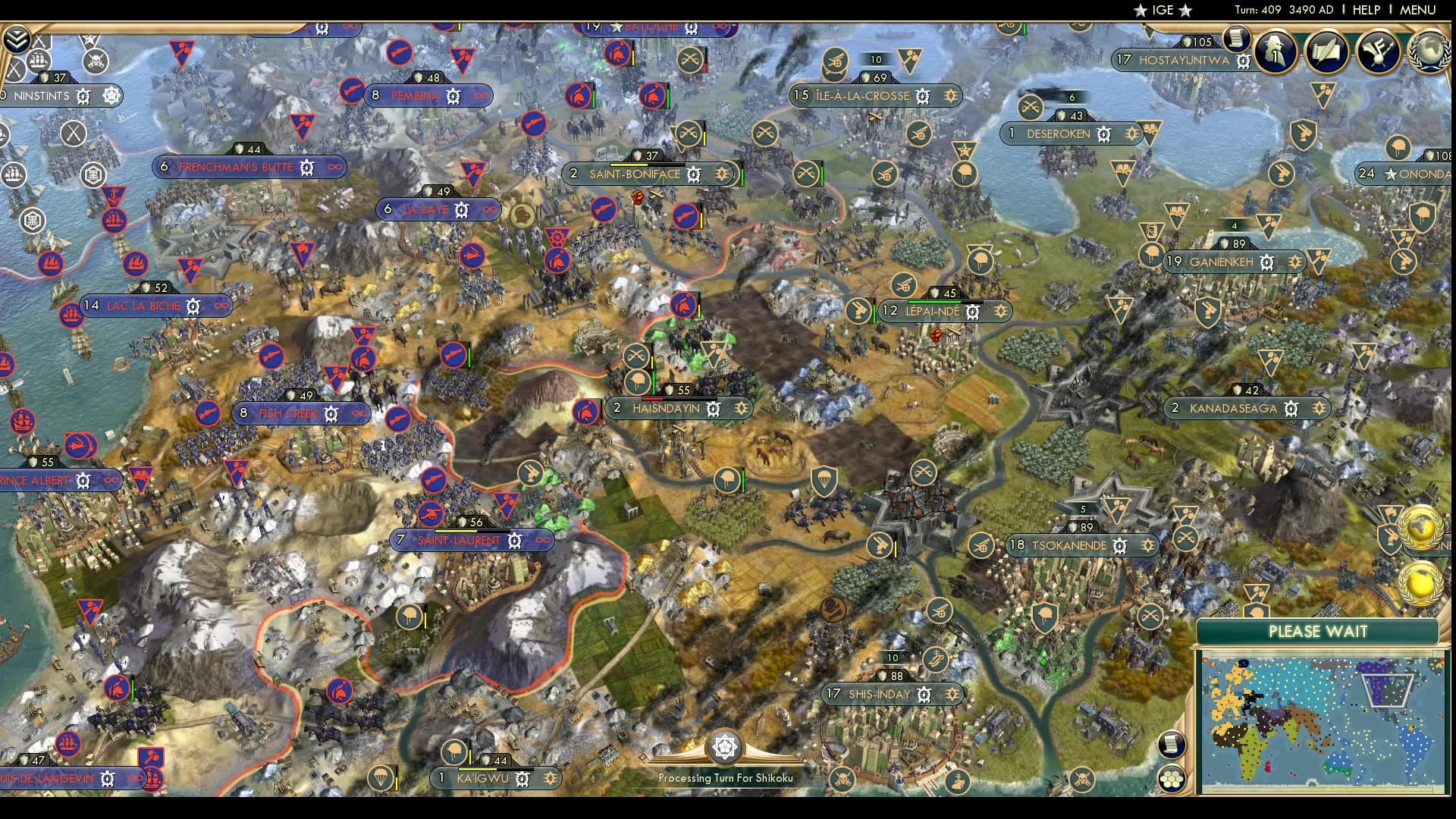Select the frigate ship unit icon near Ninstints

[x=39, y=61]
